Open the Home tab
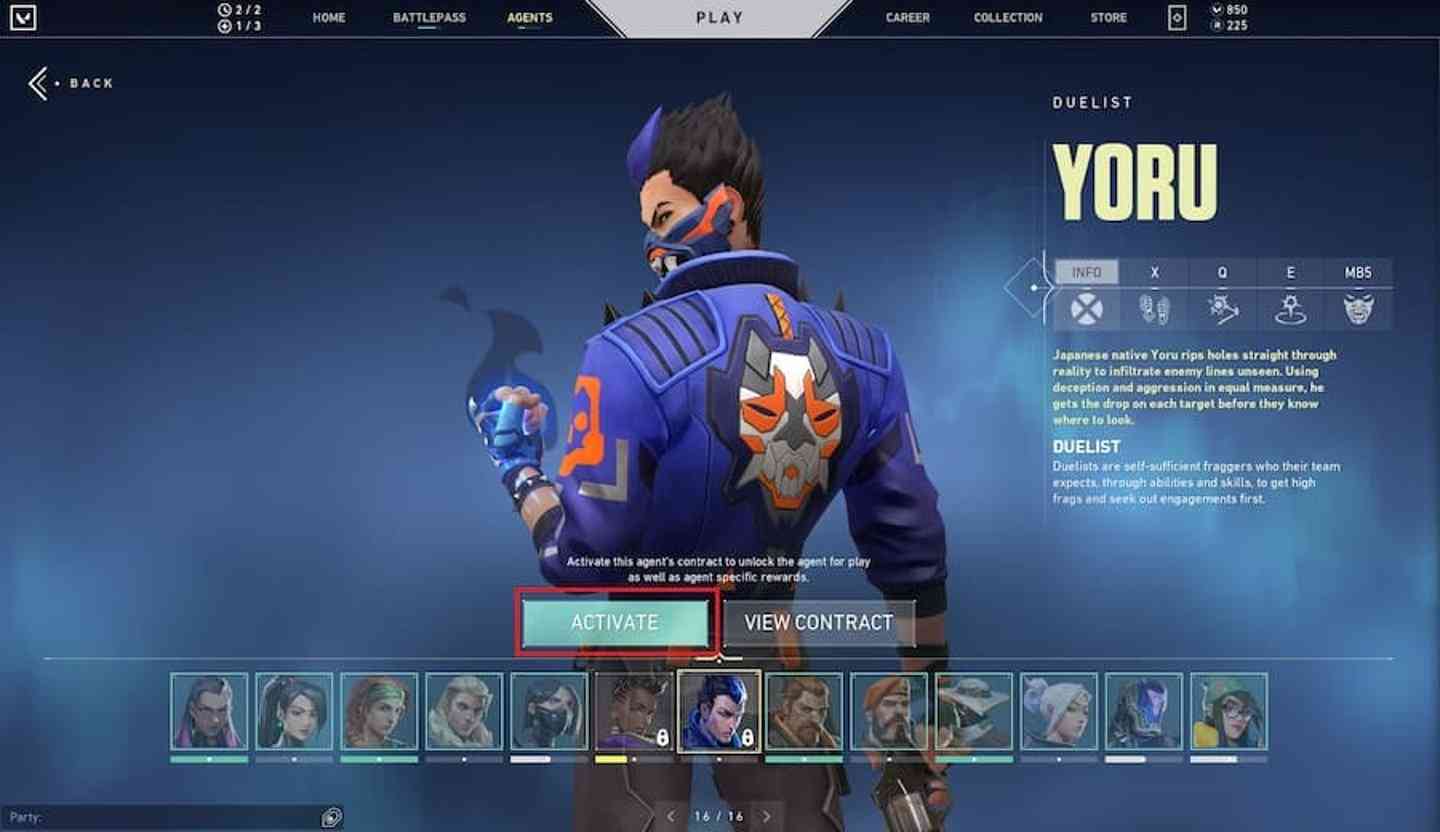This screenshot has width=1440, height=832. click(x=328, y=18)
